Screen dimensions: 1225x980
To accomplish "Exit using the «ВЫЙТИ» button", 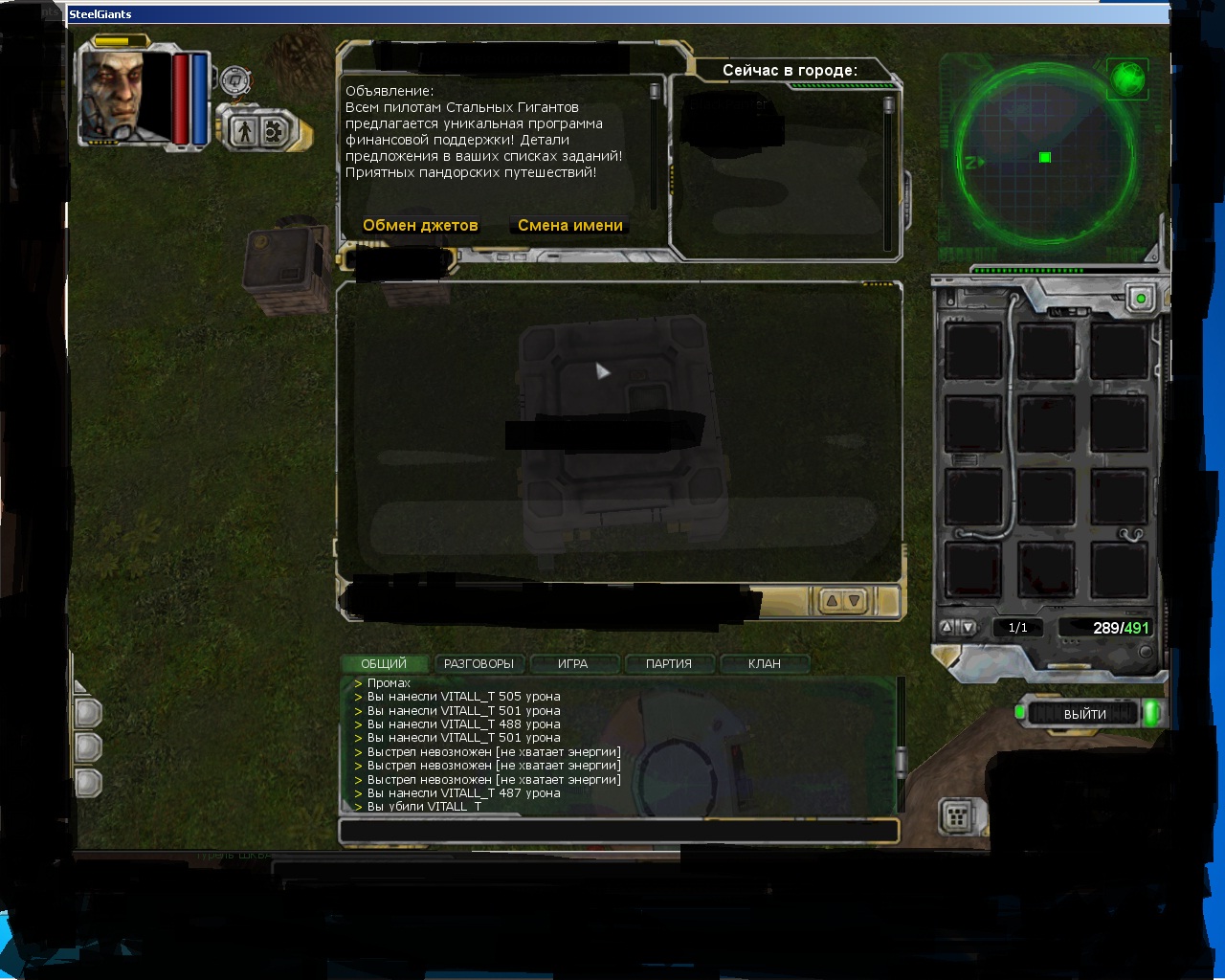I will (1084, 714).
